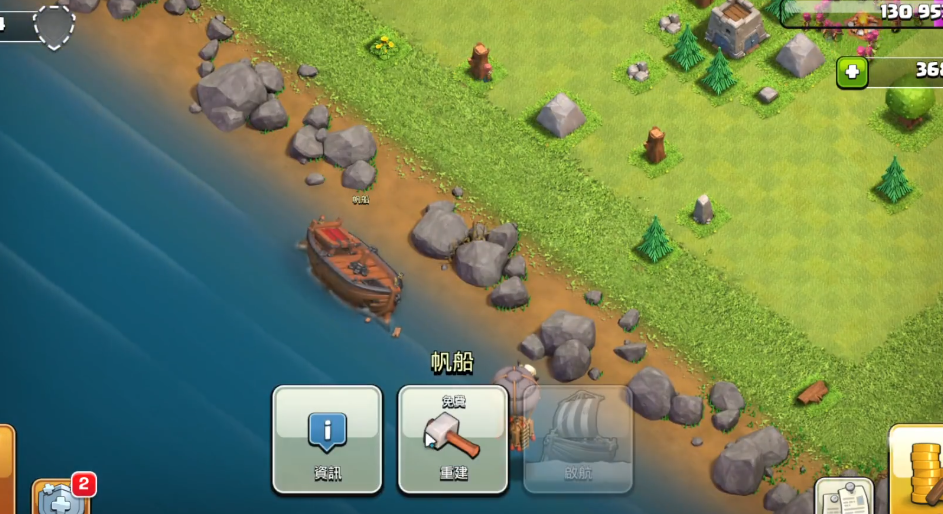Click the green plus button to add gems
The width and height of the screenshot is (943, 514).
(x=852, y=72)
